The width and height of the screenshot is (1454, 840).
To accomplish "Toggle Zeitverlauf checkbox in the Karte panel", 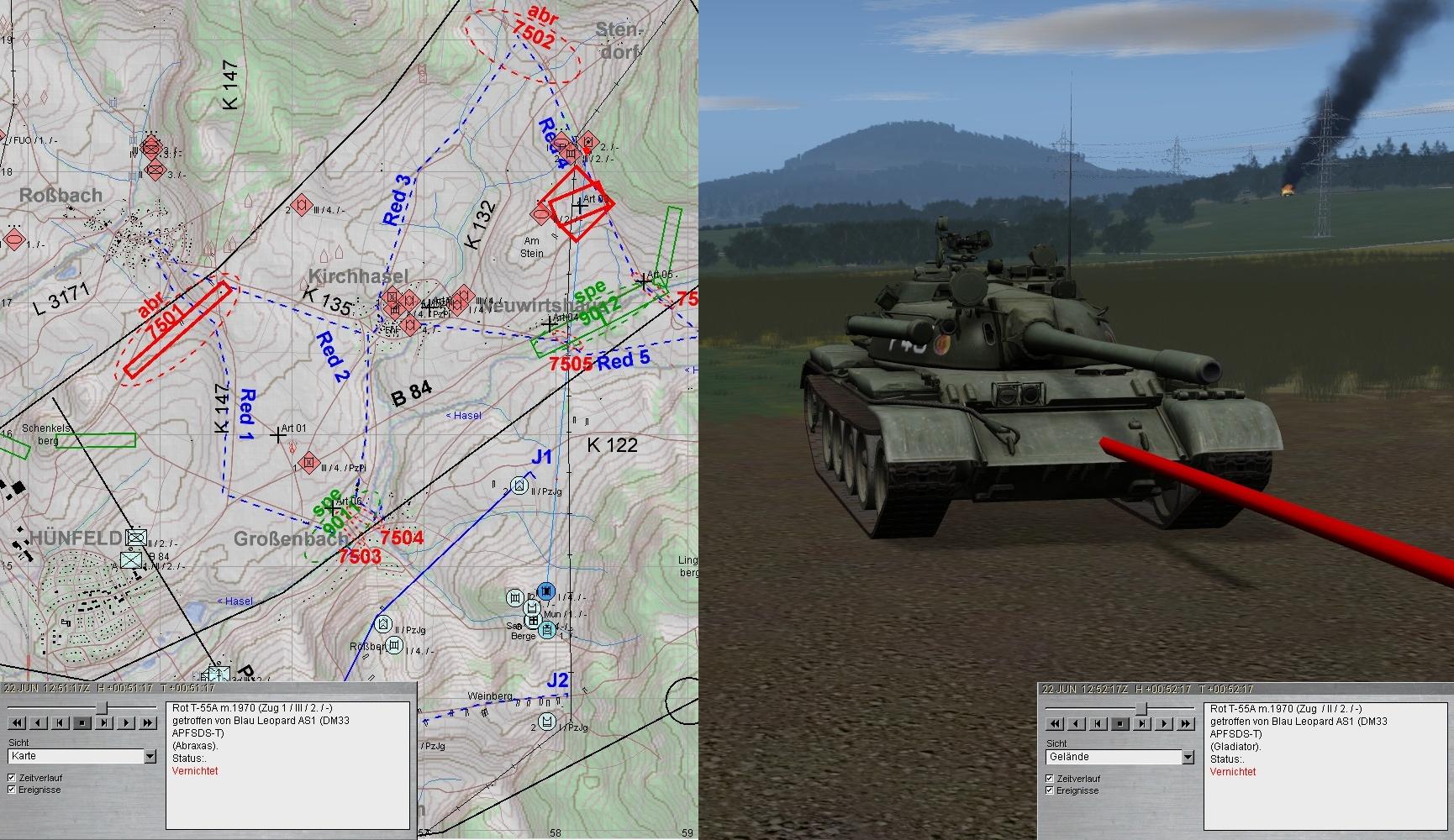I will 12,778.
